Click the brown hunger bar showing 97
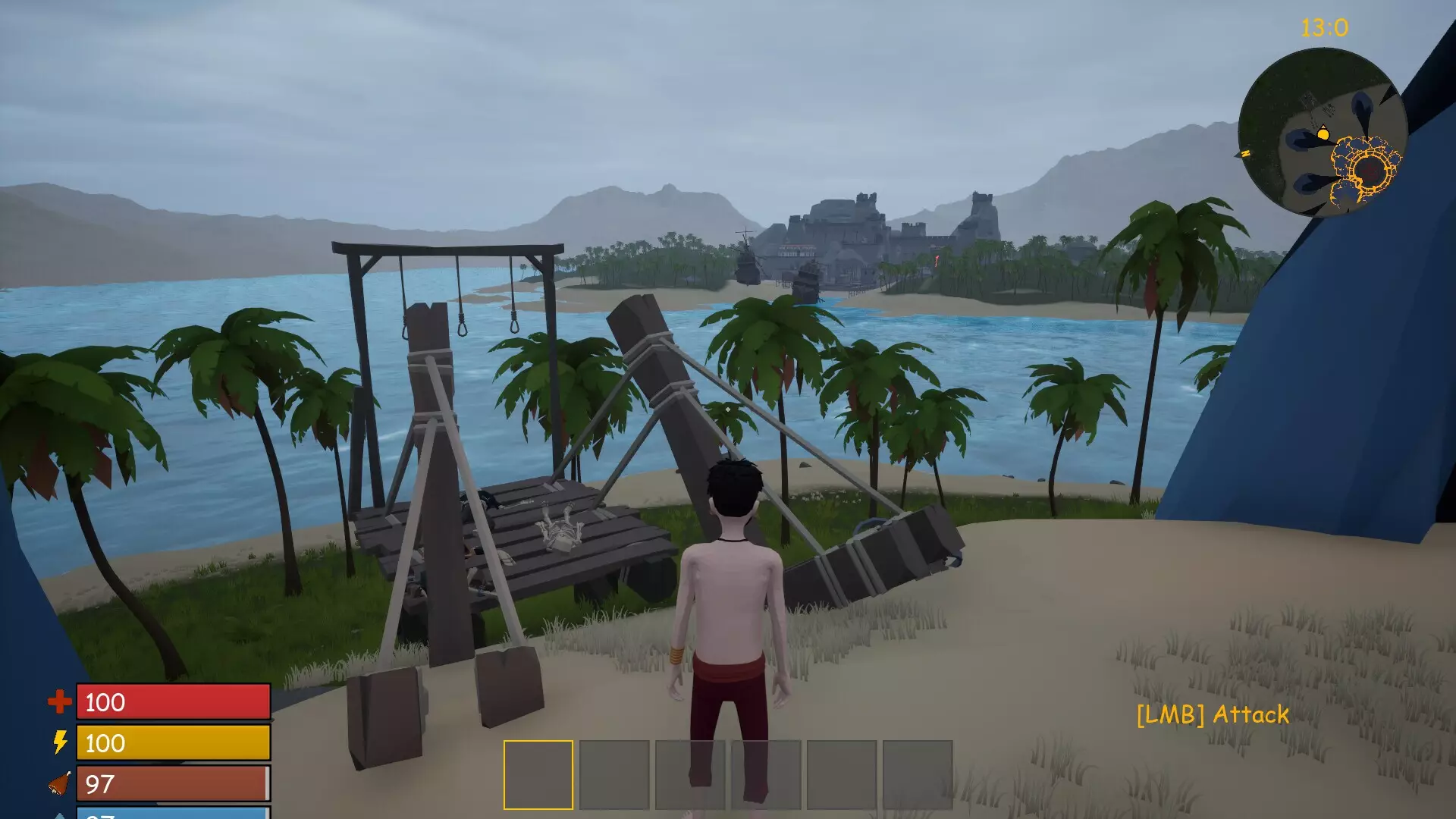Viewport: 1456px width, 819px height. (x=173, y=783)
